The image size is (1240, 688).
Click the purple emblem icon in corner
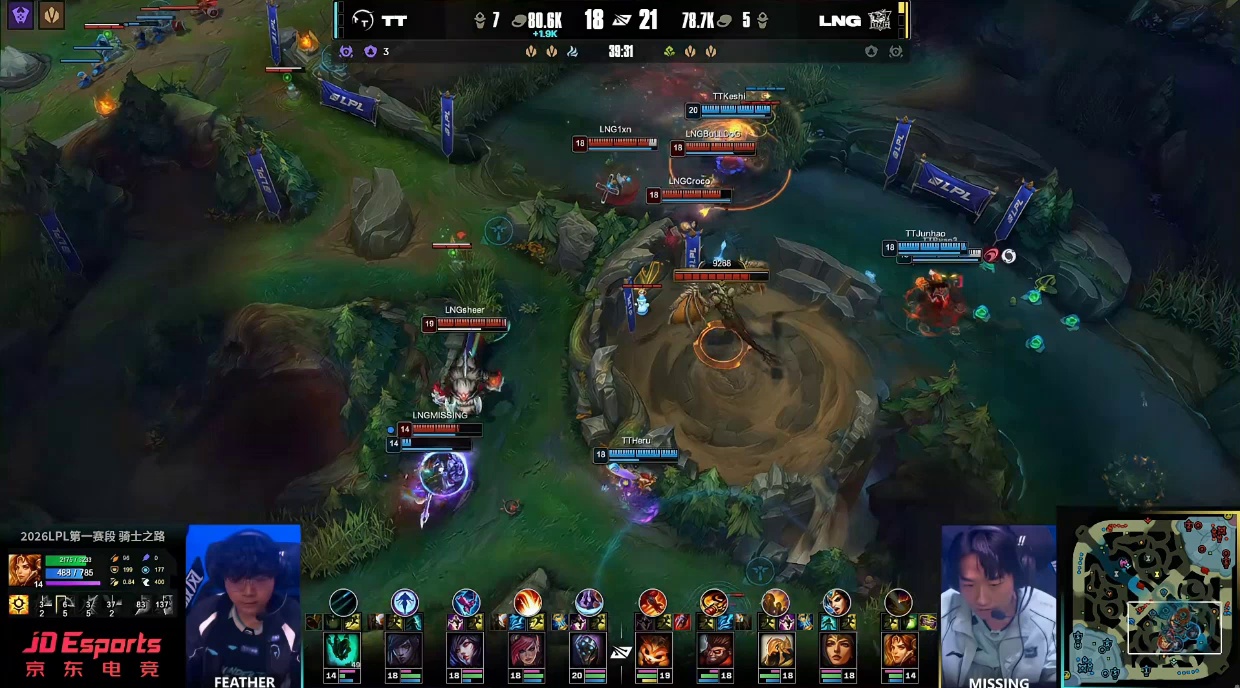[21, 14]
